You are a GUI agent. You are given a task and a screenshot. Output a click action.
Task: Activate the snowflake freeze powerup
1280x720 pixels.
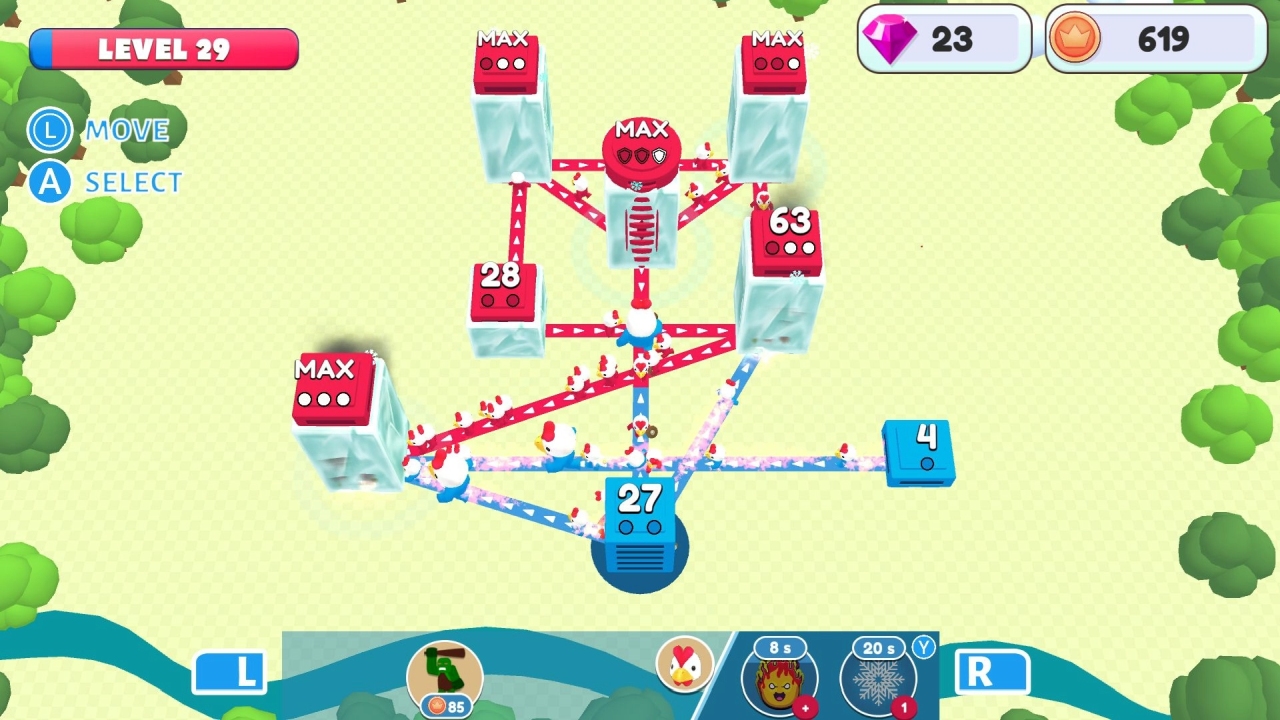878,685
